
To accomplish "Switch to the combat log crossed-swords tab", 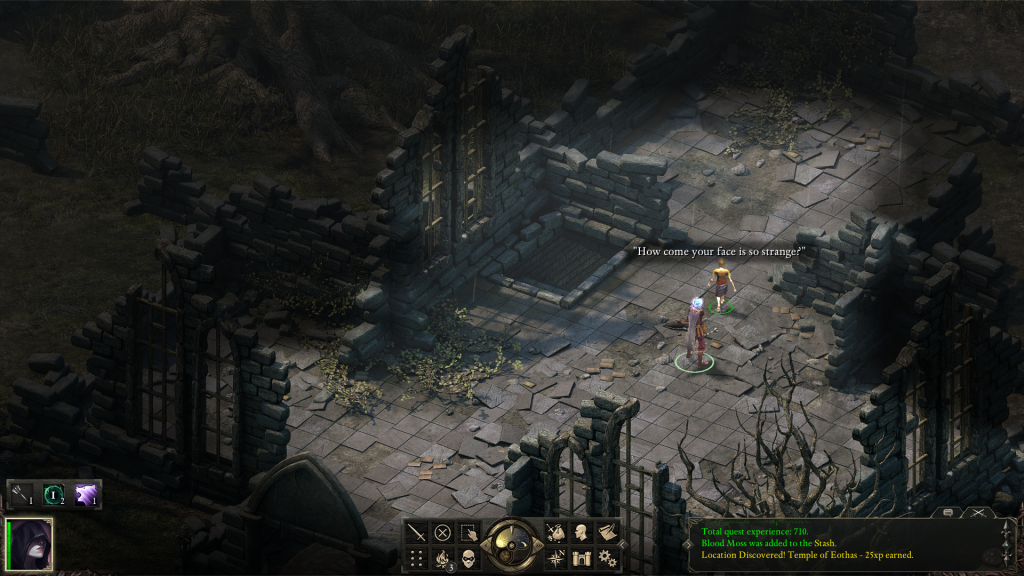I will click(978, 512).
